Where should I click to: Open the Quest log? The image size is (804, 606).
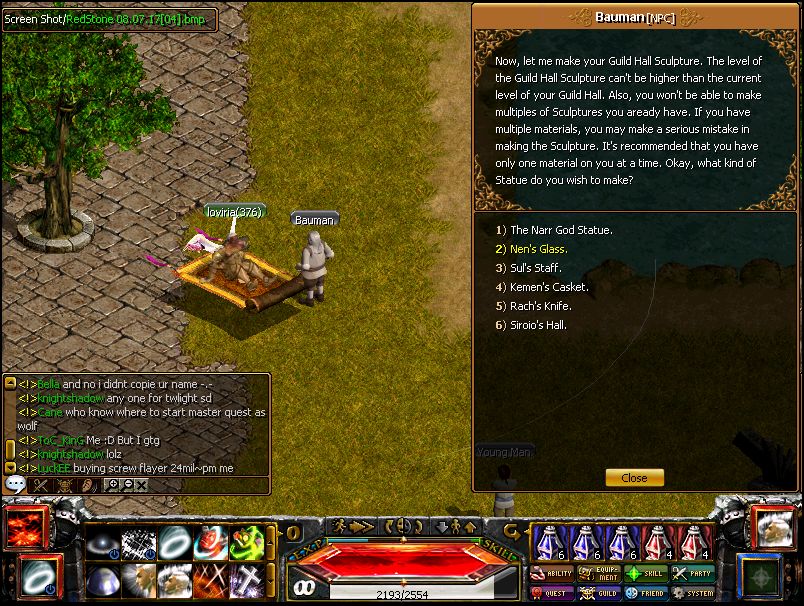pyautogui.click(x=552, y=593)
